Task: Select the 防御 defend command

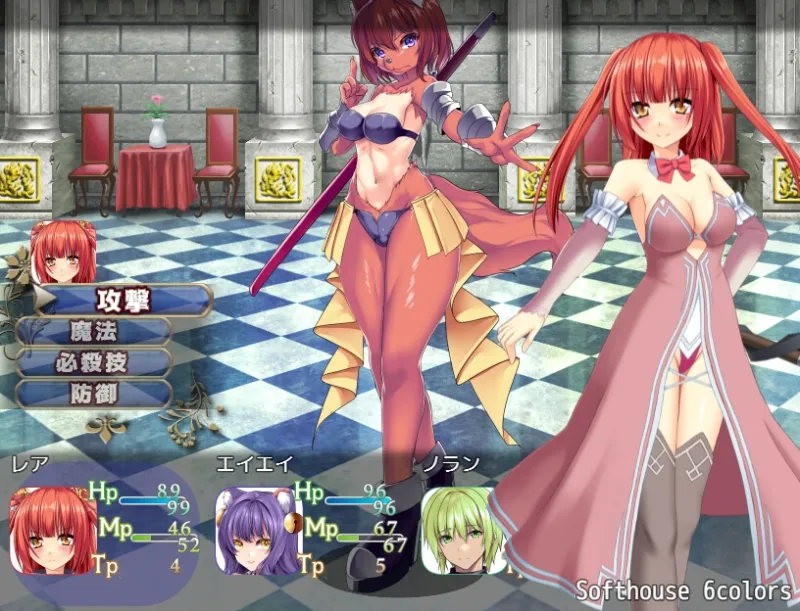Action: [94, 393]
